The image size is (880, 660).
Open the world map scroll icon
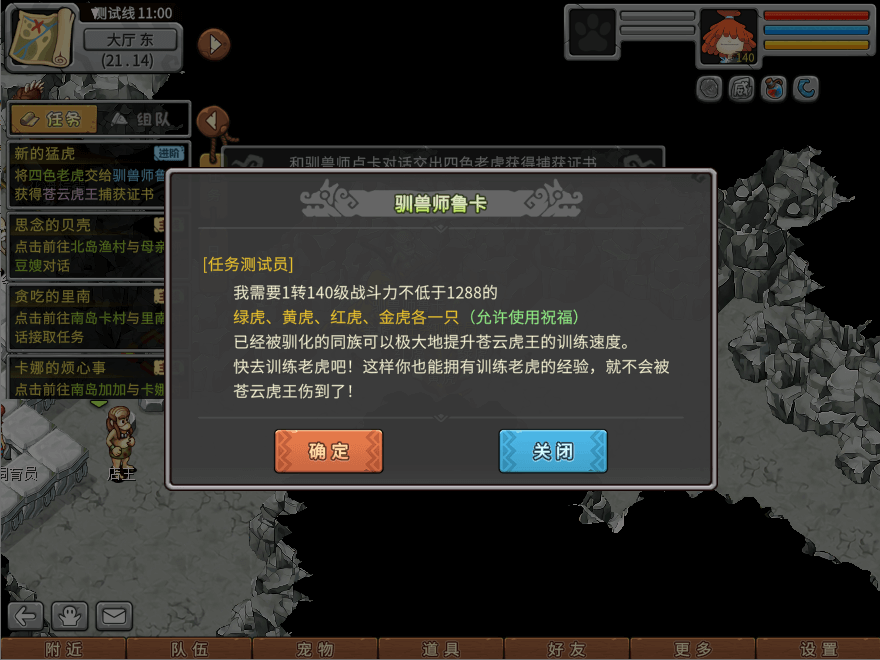[x=41, y=36]
